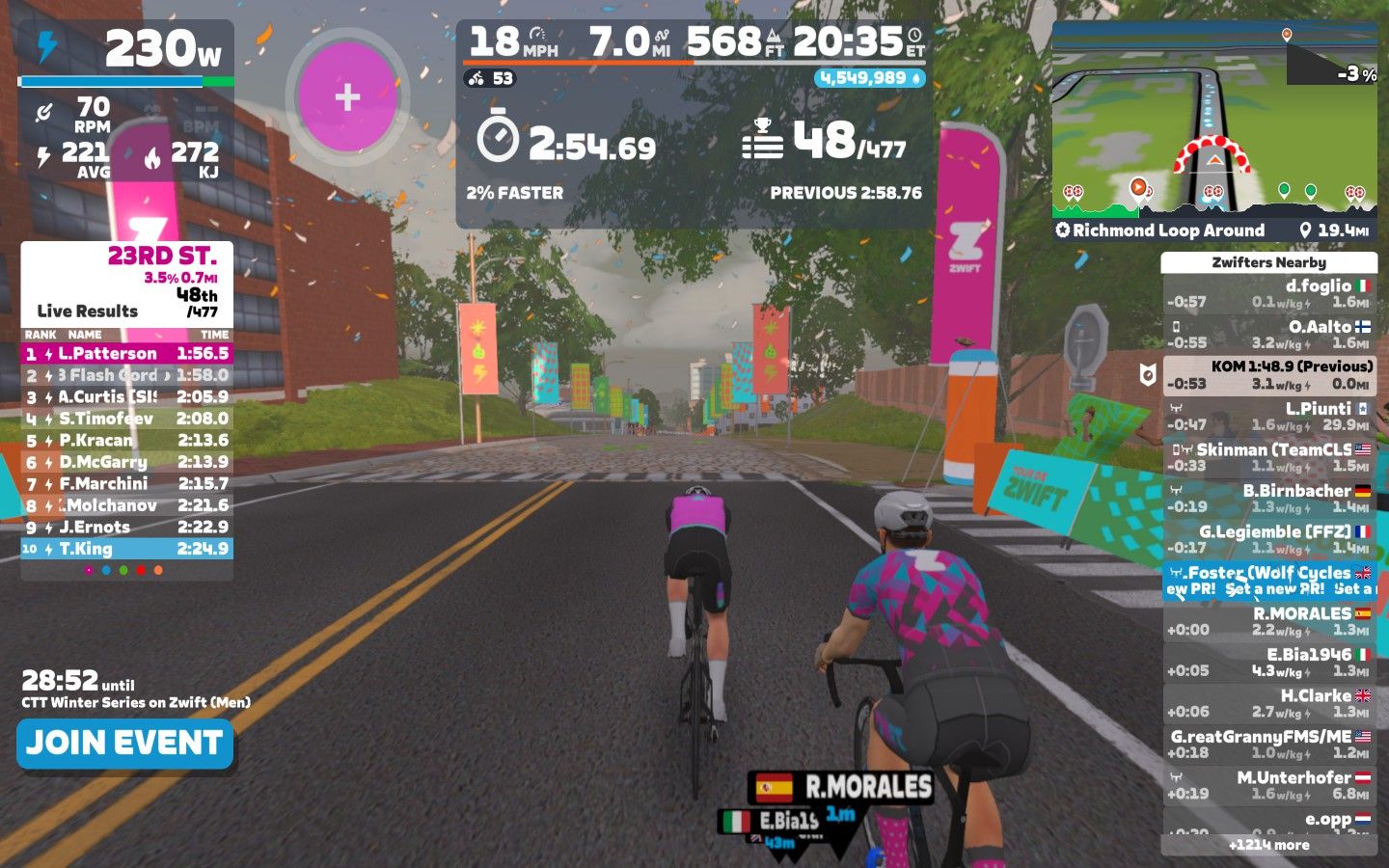Select S.Timofeev's result row

[x=126, y=419]
